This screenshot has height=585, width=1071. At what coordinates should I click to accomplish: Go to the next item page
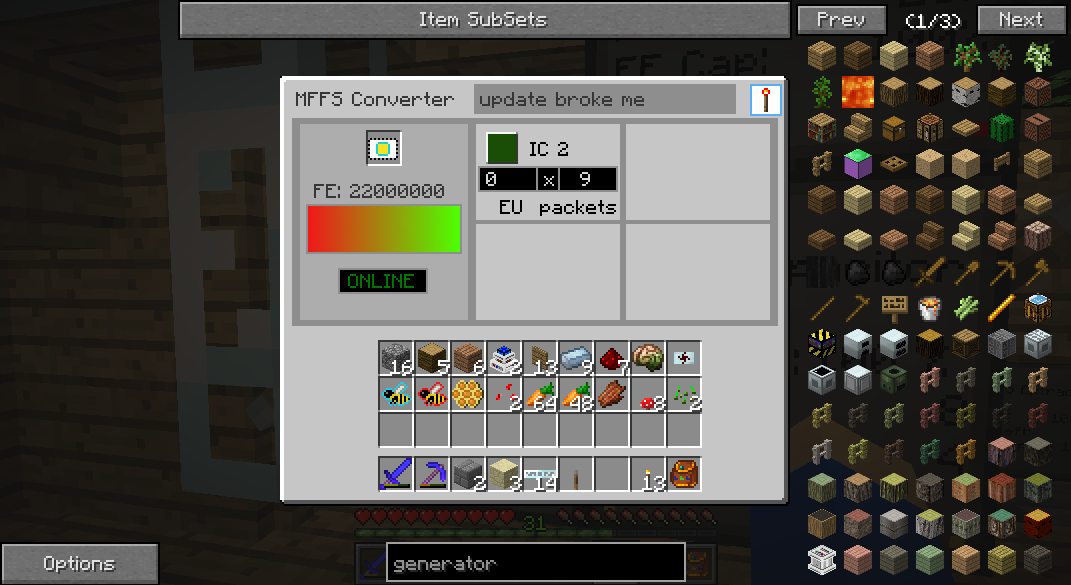(x=1020, y=20)
